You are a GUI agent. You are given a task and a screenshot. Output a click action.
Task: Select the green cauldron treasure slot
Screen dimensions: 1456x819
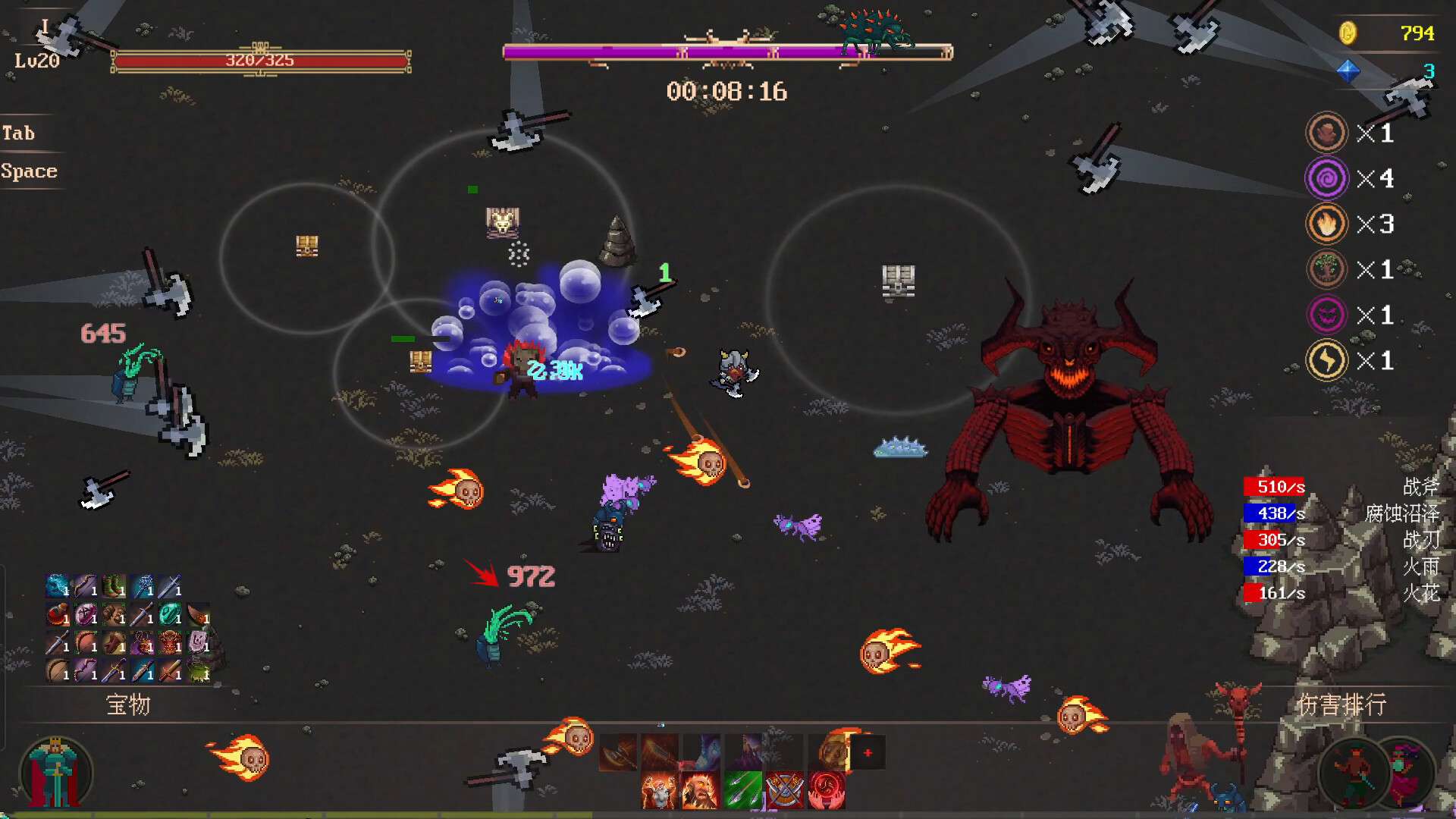pos(198,670)
